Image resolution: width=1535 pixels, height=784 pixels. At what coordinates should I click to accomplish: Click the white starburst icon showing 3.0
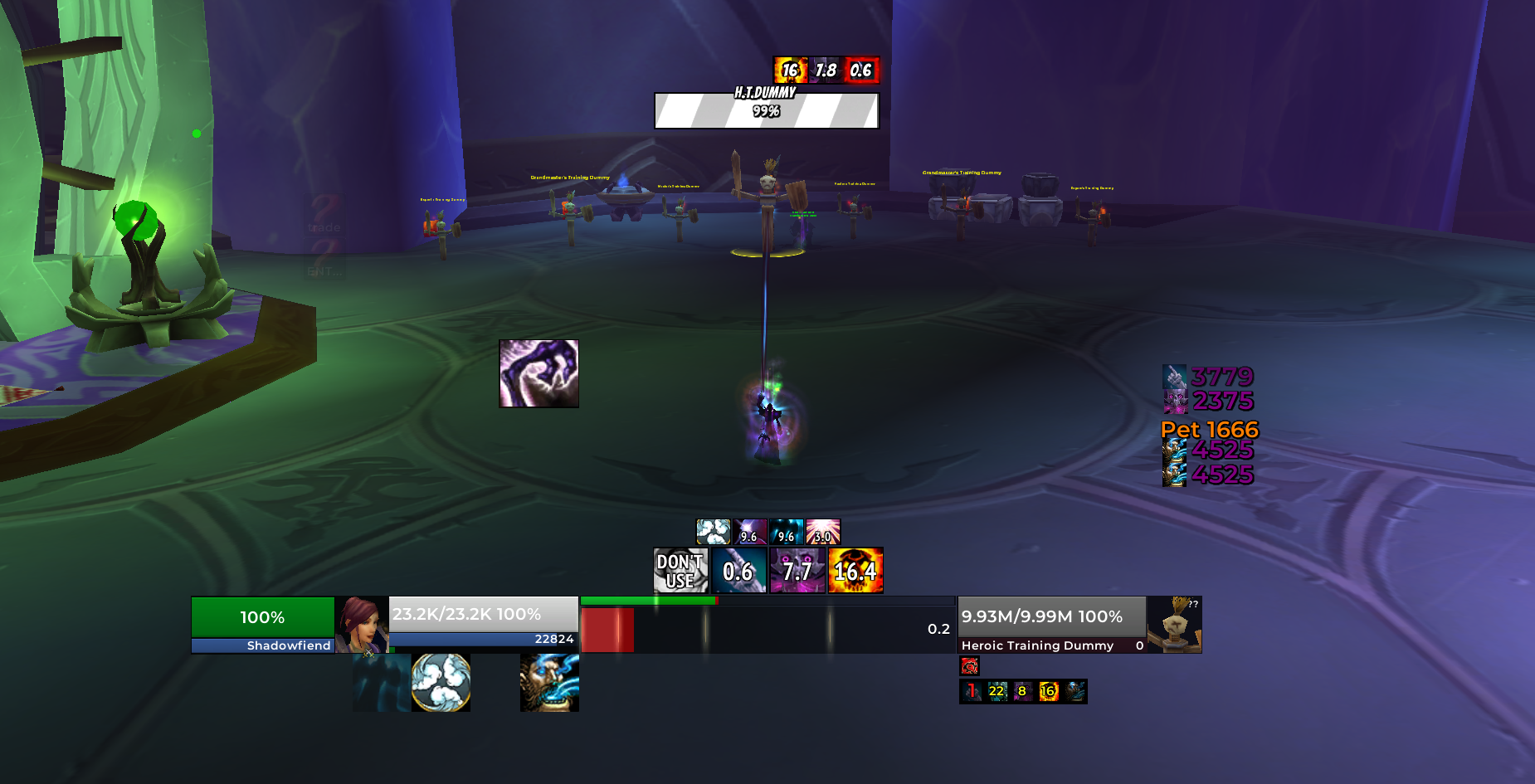[823, 532]
